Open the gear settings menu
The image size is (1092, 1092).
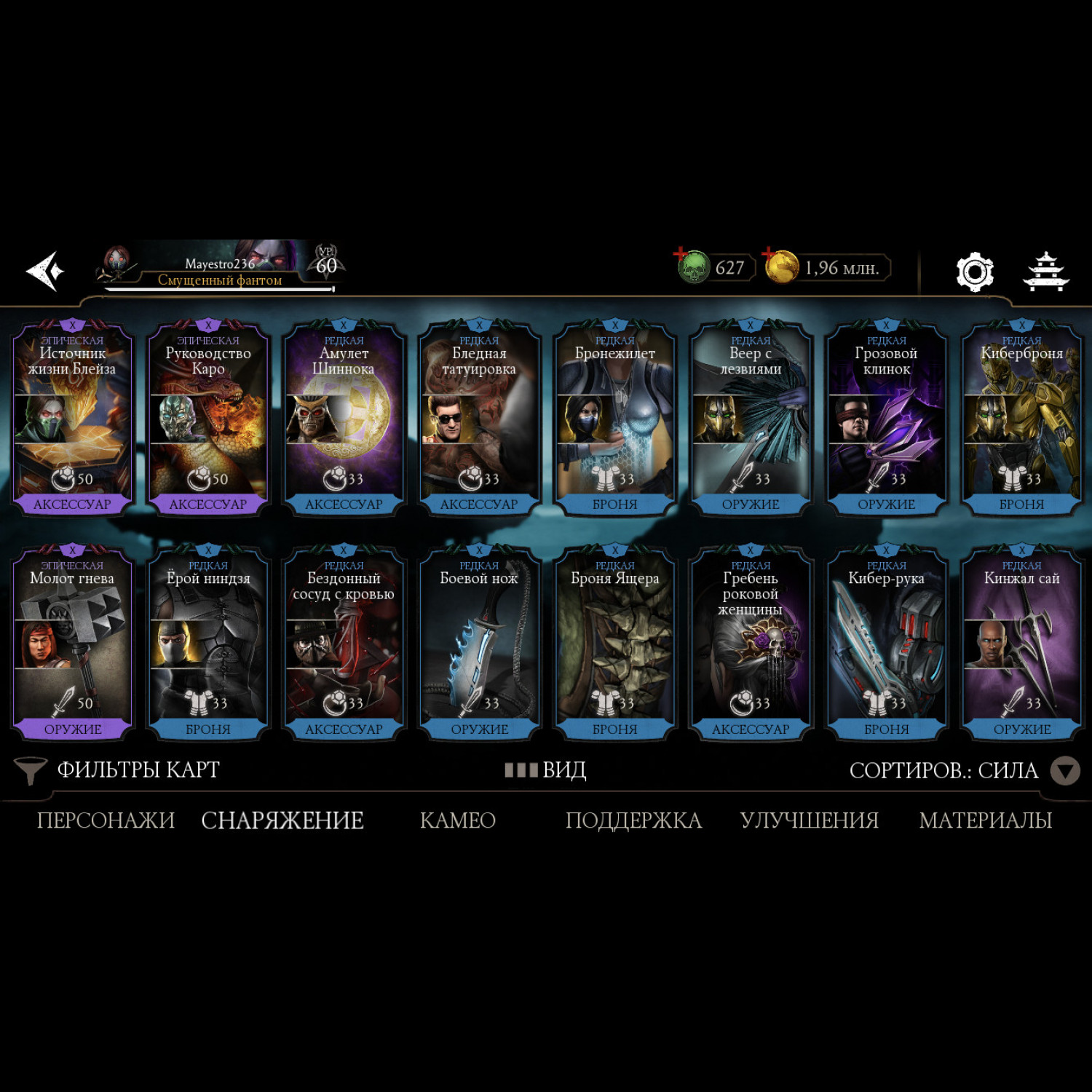(974, 272)
